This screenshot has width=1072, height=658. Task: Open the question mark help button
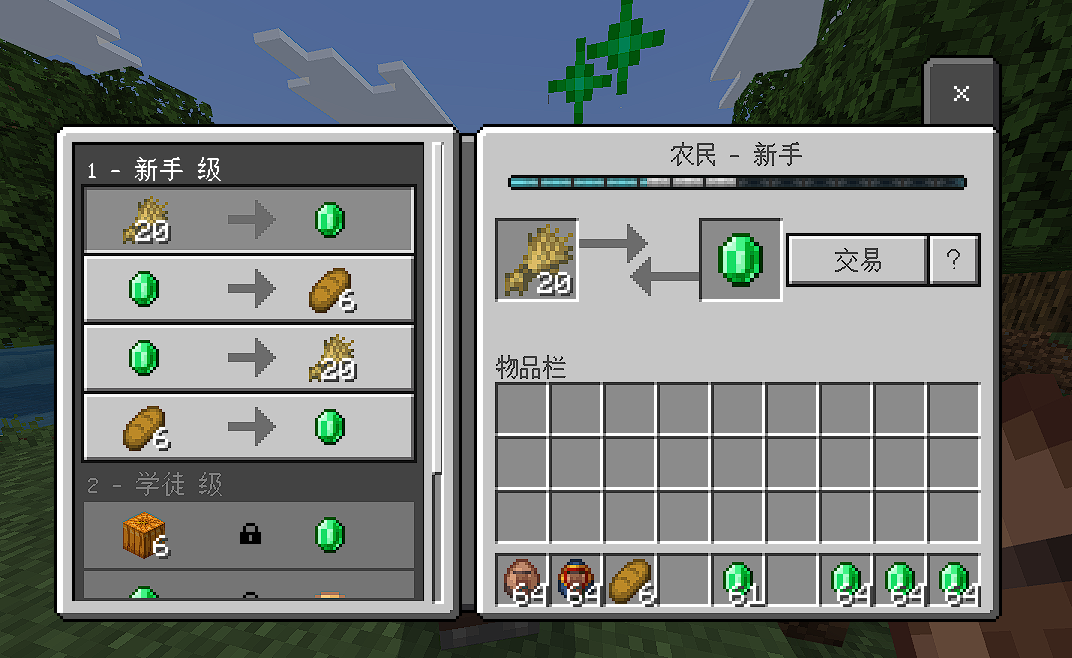(954, 260)
